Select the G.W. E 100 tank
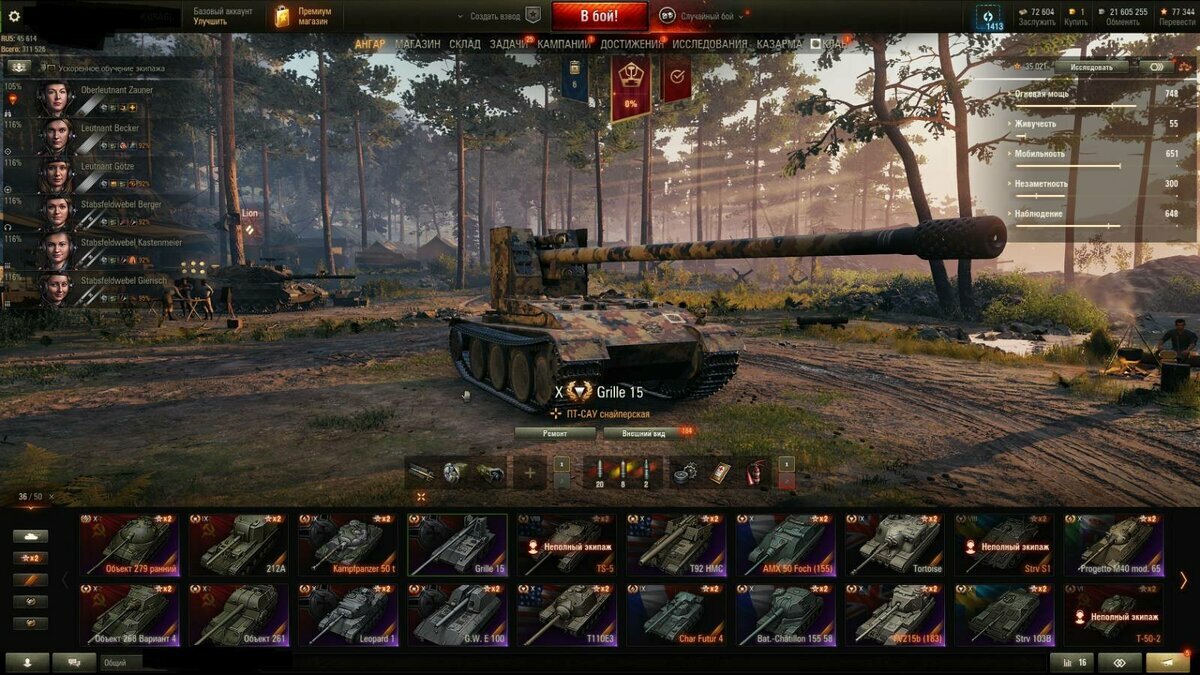This screenshot has height=675, width=1200. pos(457,616)
